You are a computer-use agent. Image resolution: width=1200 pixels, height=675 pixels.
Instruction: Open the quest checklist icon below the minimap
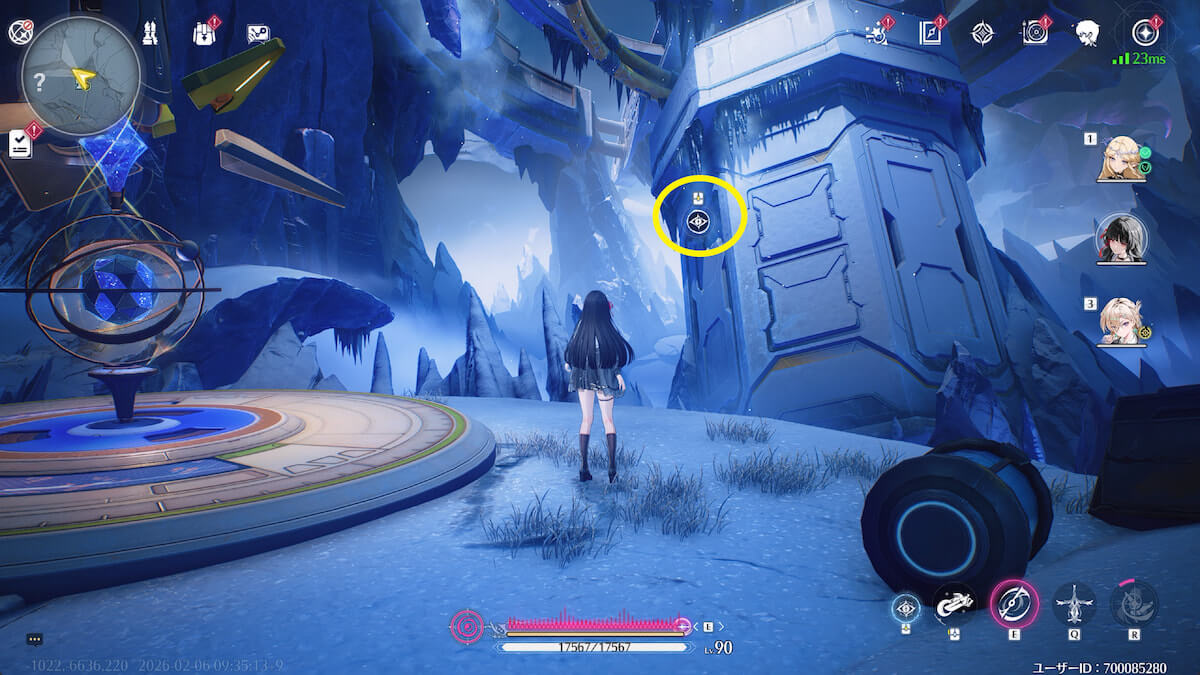[20, 144]
